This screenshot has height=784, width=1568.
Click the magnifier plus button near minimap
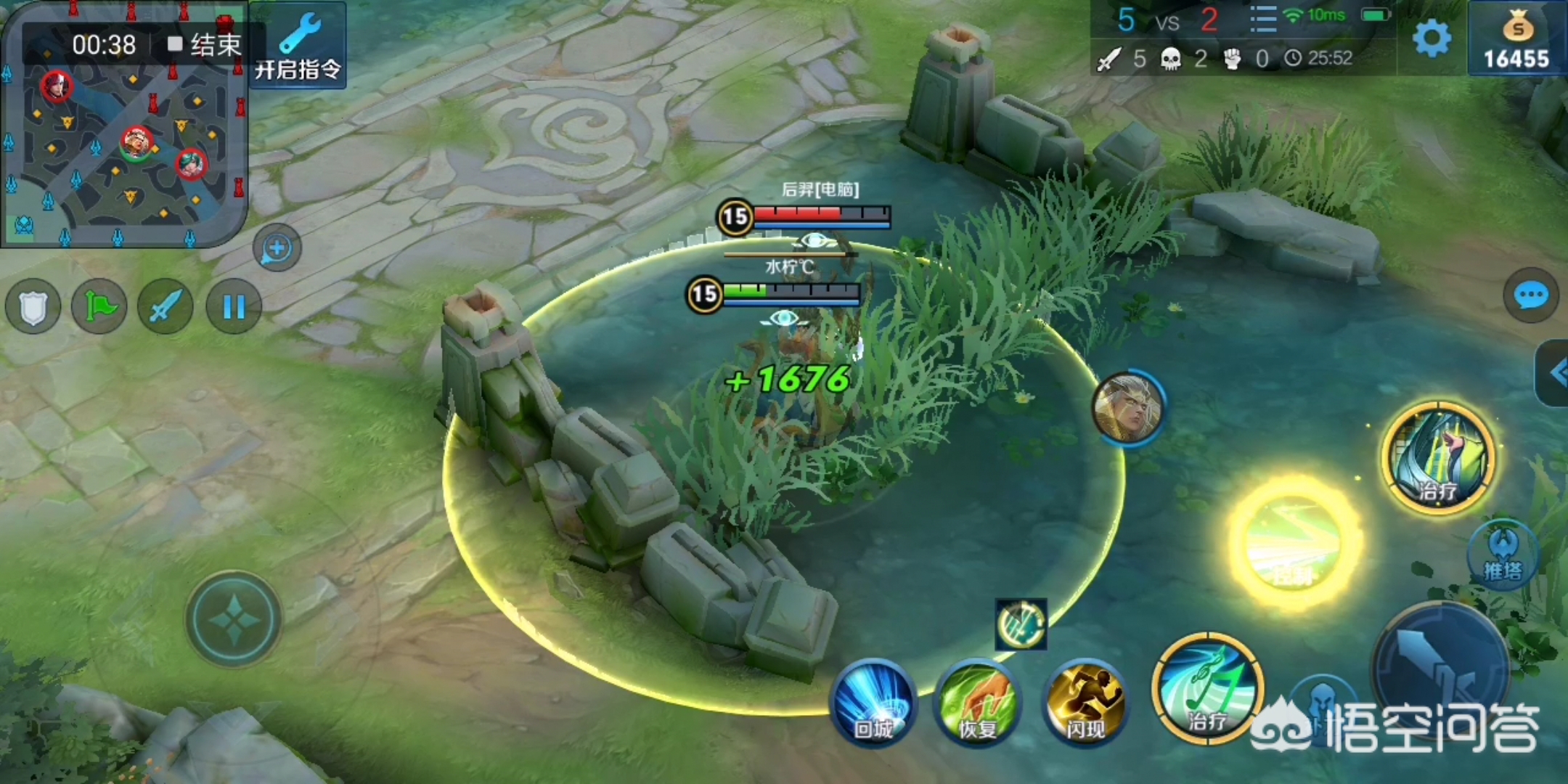pos(277,248)
